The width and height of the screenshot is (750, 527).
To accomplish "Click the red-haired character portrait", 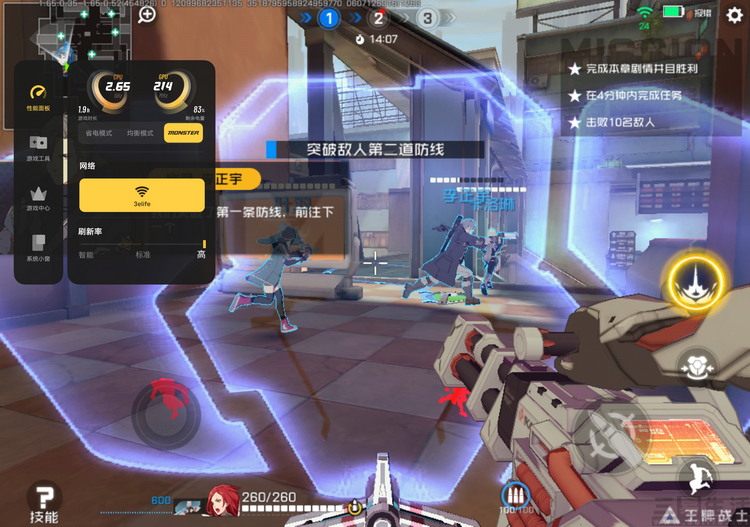I will point(223,498).
